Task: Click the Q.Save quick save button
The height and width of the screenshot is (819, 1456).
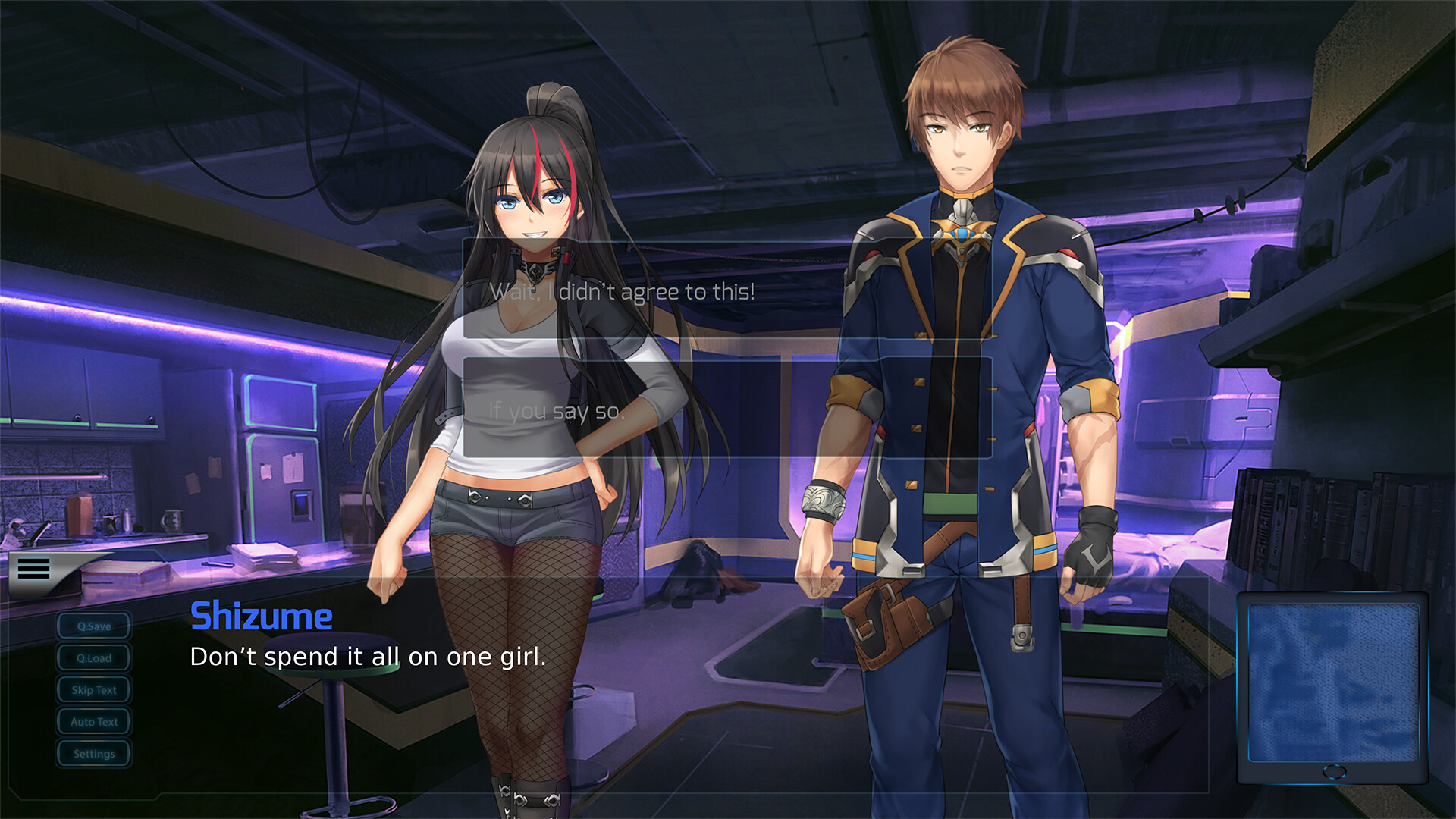Action: click(93, 626)
